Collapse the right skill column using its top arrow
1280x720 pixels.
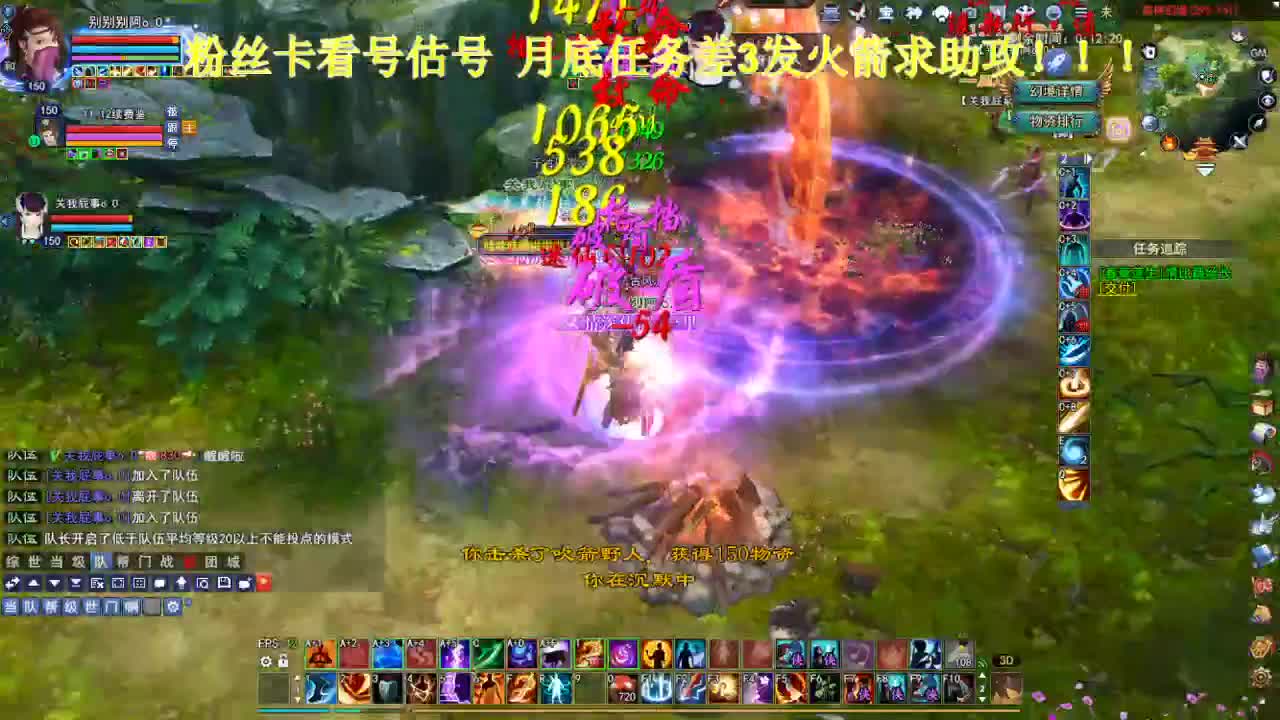tap(1086, 158)
